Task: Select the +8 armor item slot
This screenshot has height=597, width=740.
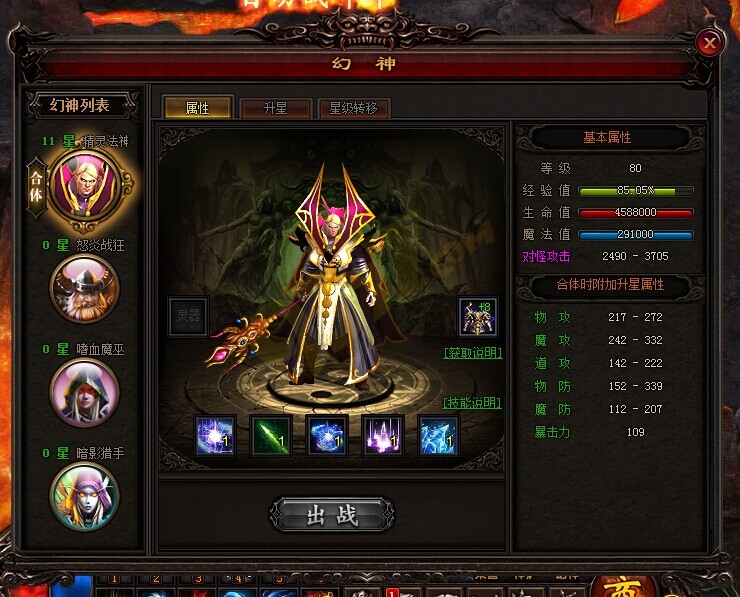Action: [477, 316]
